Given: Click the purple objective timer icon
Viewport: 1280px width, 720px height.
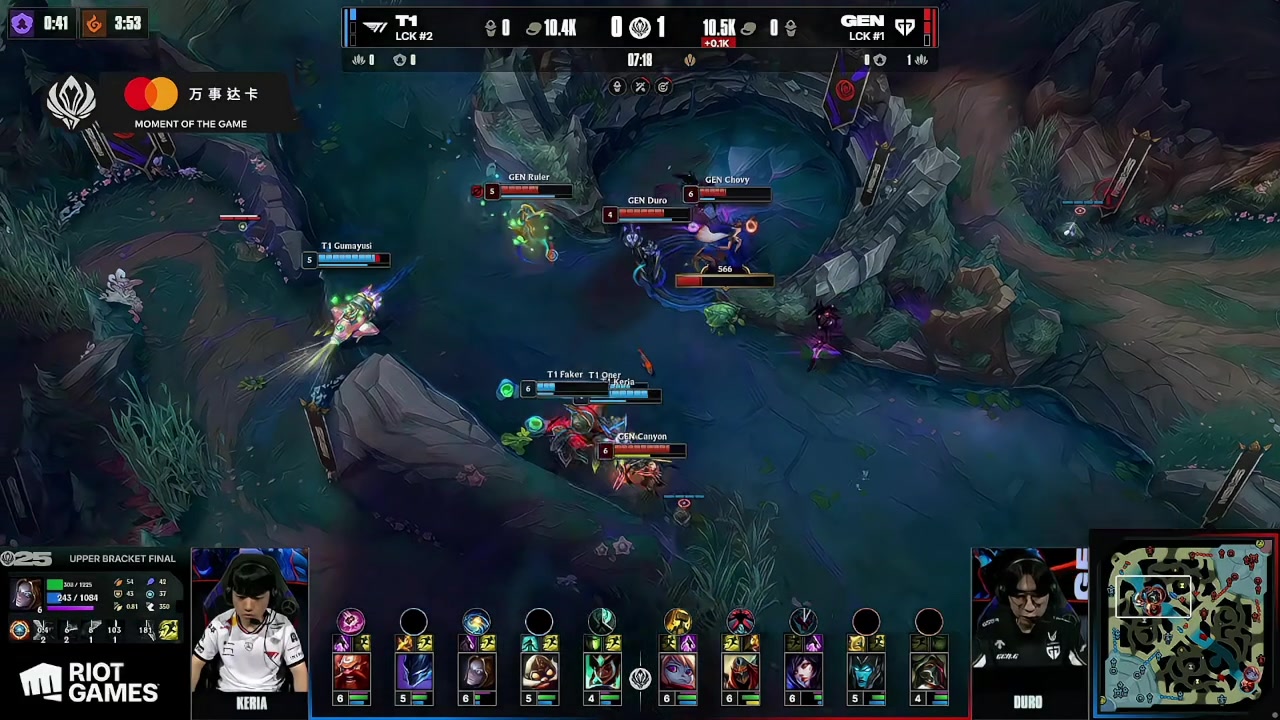Looking at the screenshot, I should click(x=22, y=23).
